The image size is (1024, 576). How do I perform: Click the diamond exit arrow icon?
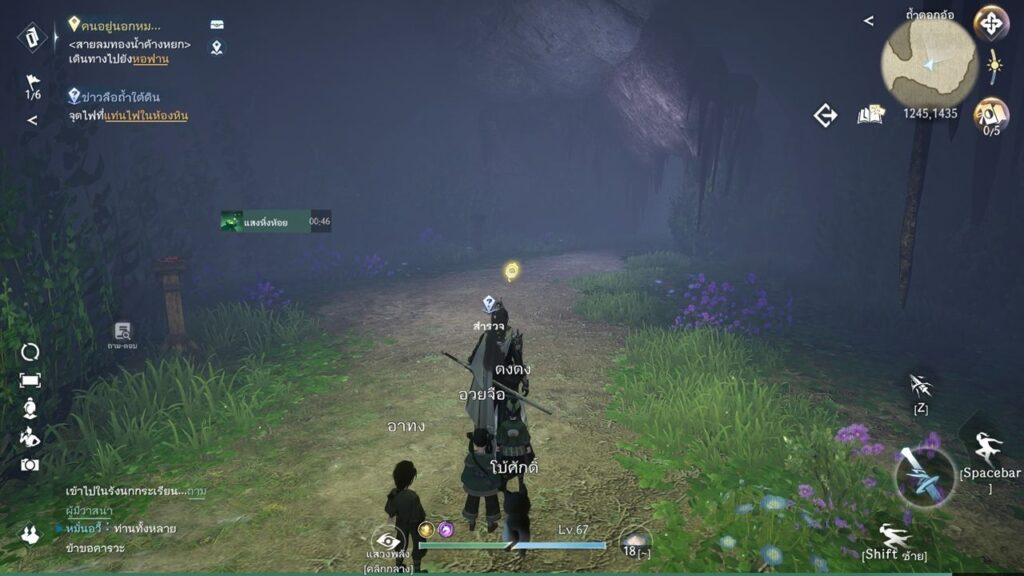click(825, 115)
